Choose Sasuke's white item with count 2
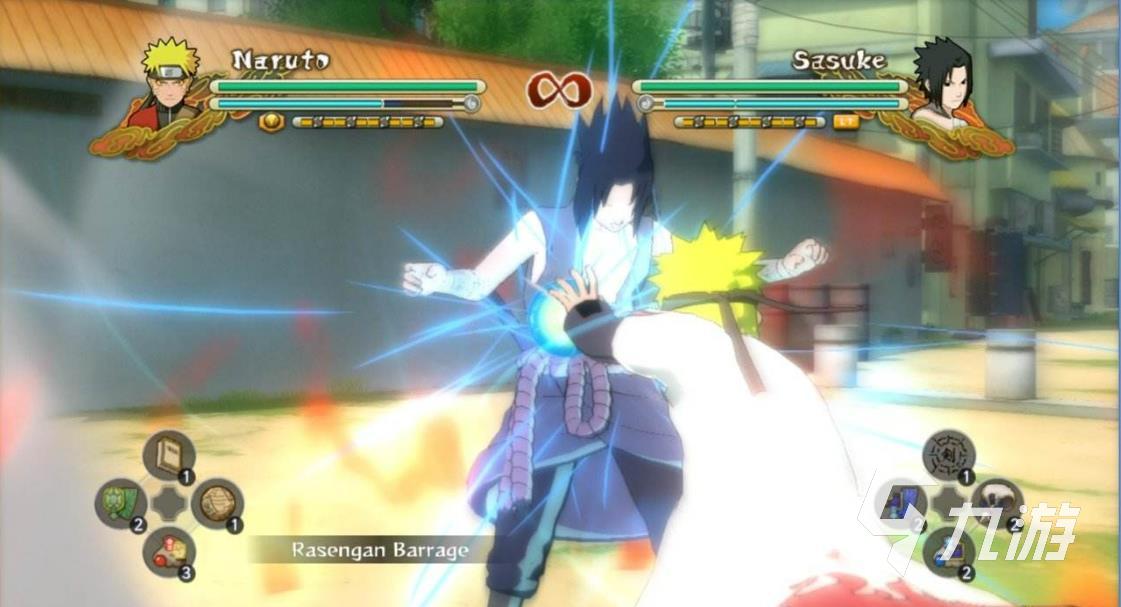 pyautogui.click(x=995, y=499)
